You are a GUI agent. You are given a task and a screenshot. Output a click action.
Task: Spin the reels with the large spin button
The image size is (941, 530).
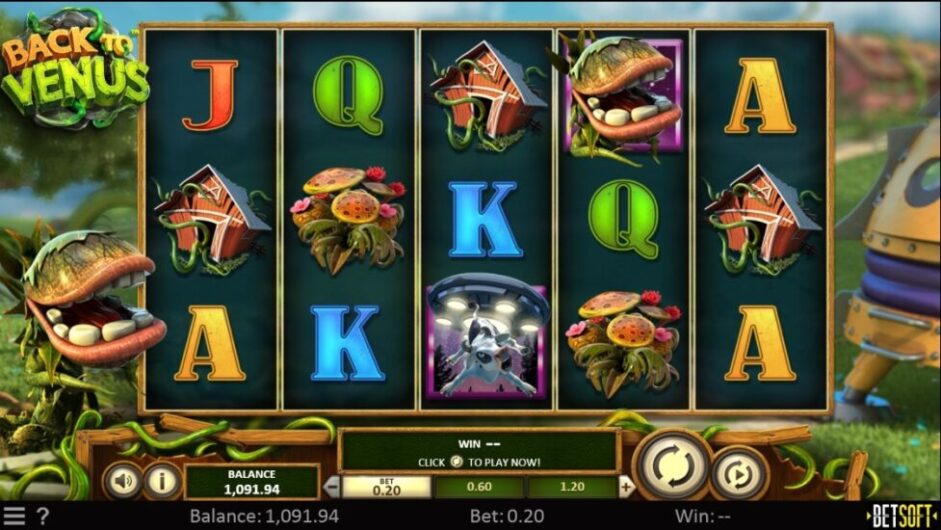pyautogui.click(x=670, y=465)
